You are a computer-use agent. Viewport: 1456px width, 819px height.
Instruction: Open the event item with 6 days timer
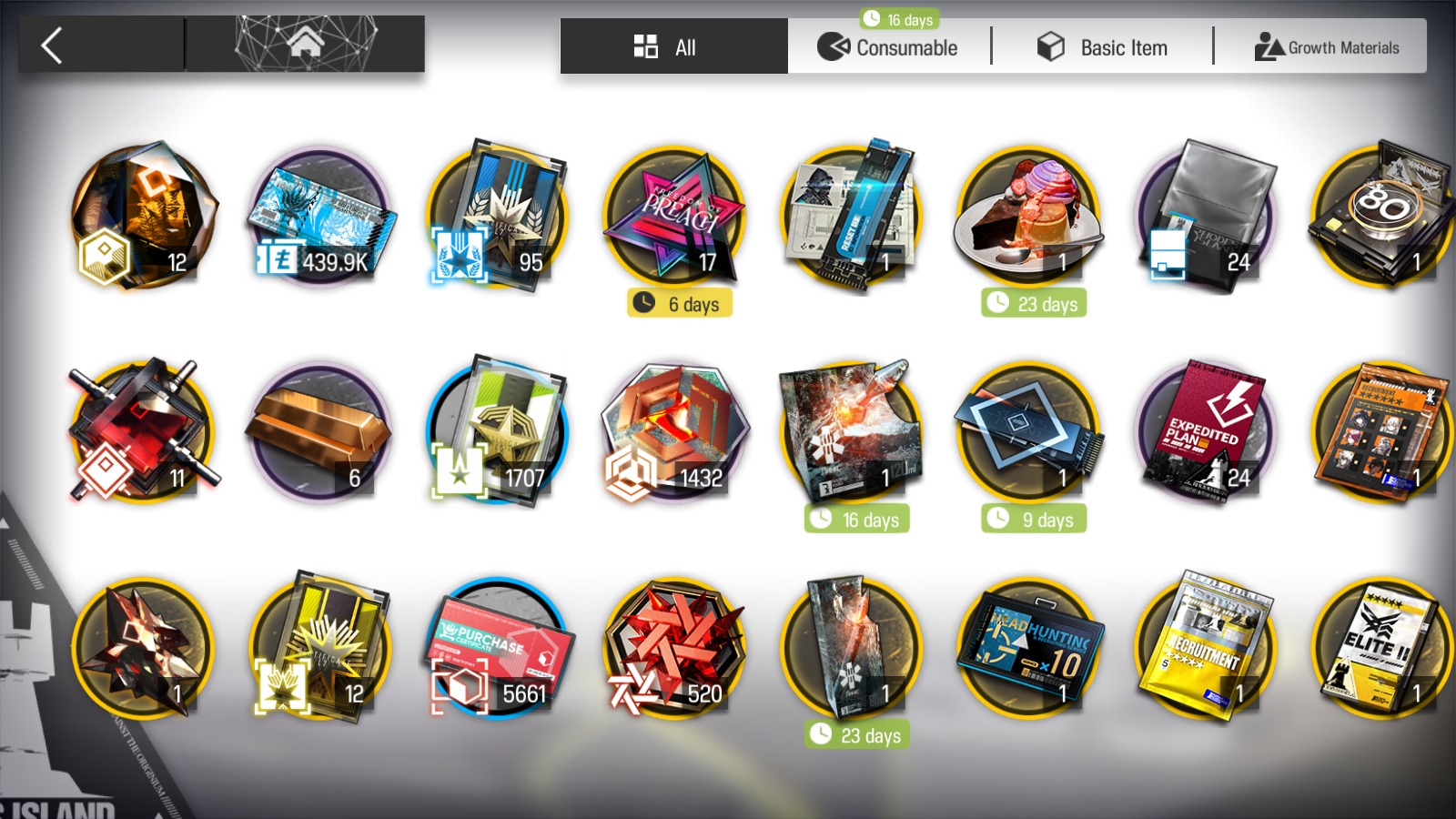675,216
